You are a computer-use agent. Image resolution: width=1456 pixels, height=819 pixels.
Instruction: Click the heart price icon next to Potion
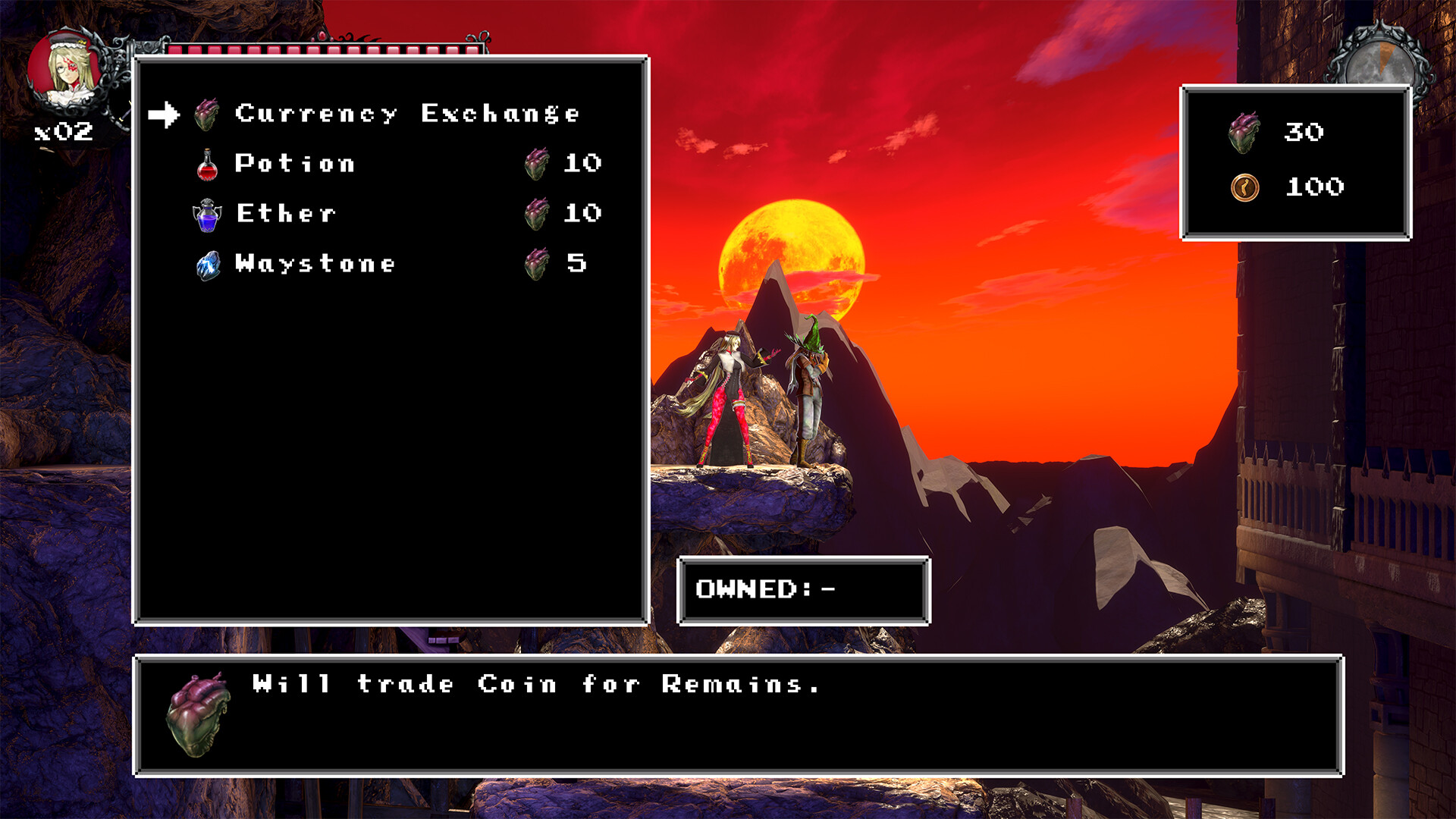[537, 162]
